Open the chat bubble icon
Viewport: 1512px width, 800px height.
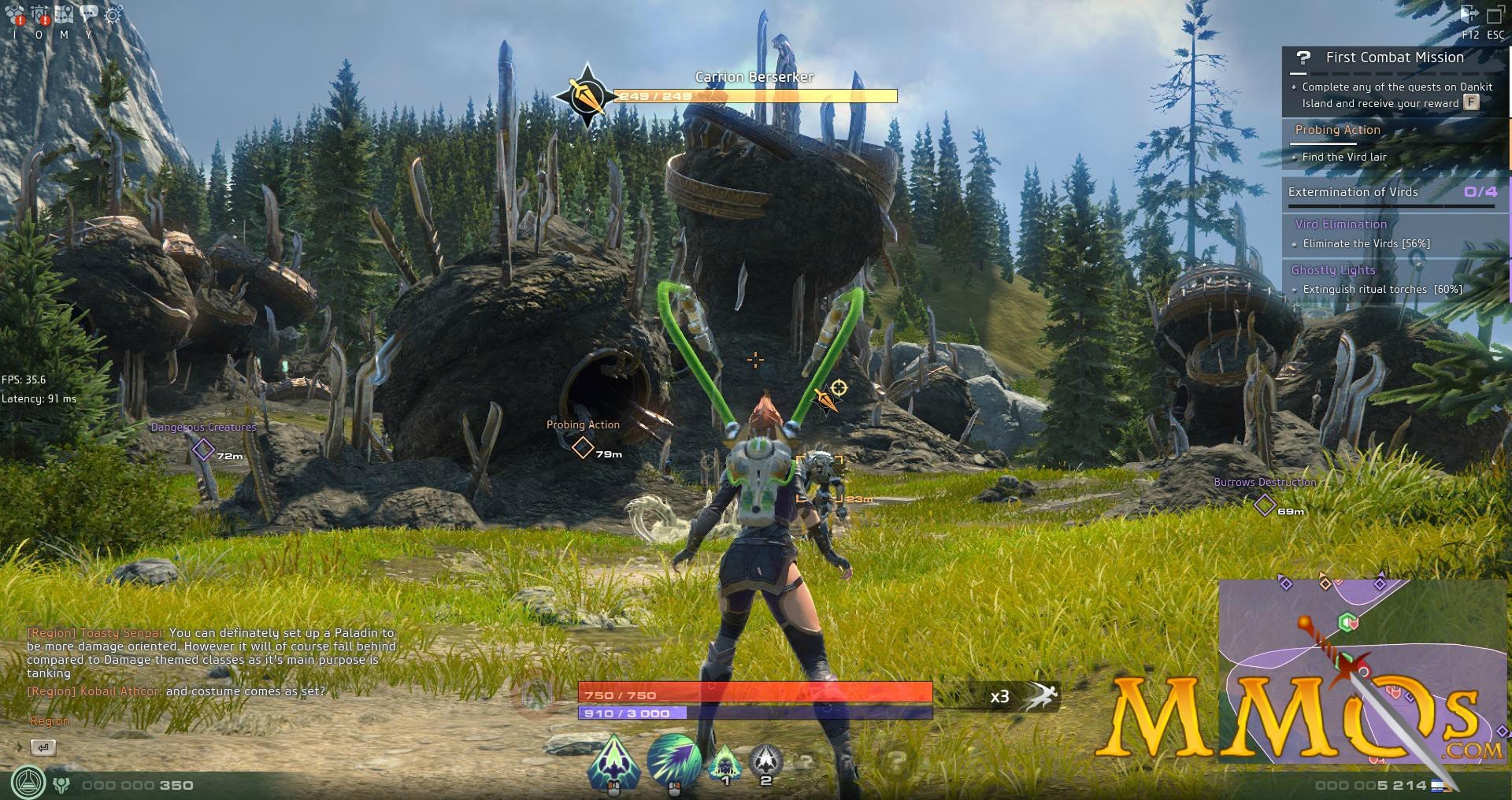89,13
